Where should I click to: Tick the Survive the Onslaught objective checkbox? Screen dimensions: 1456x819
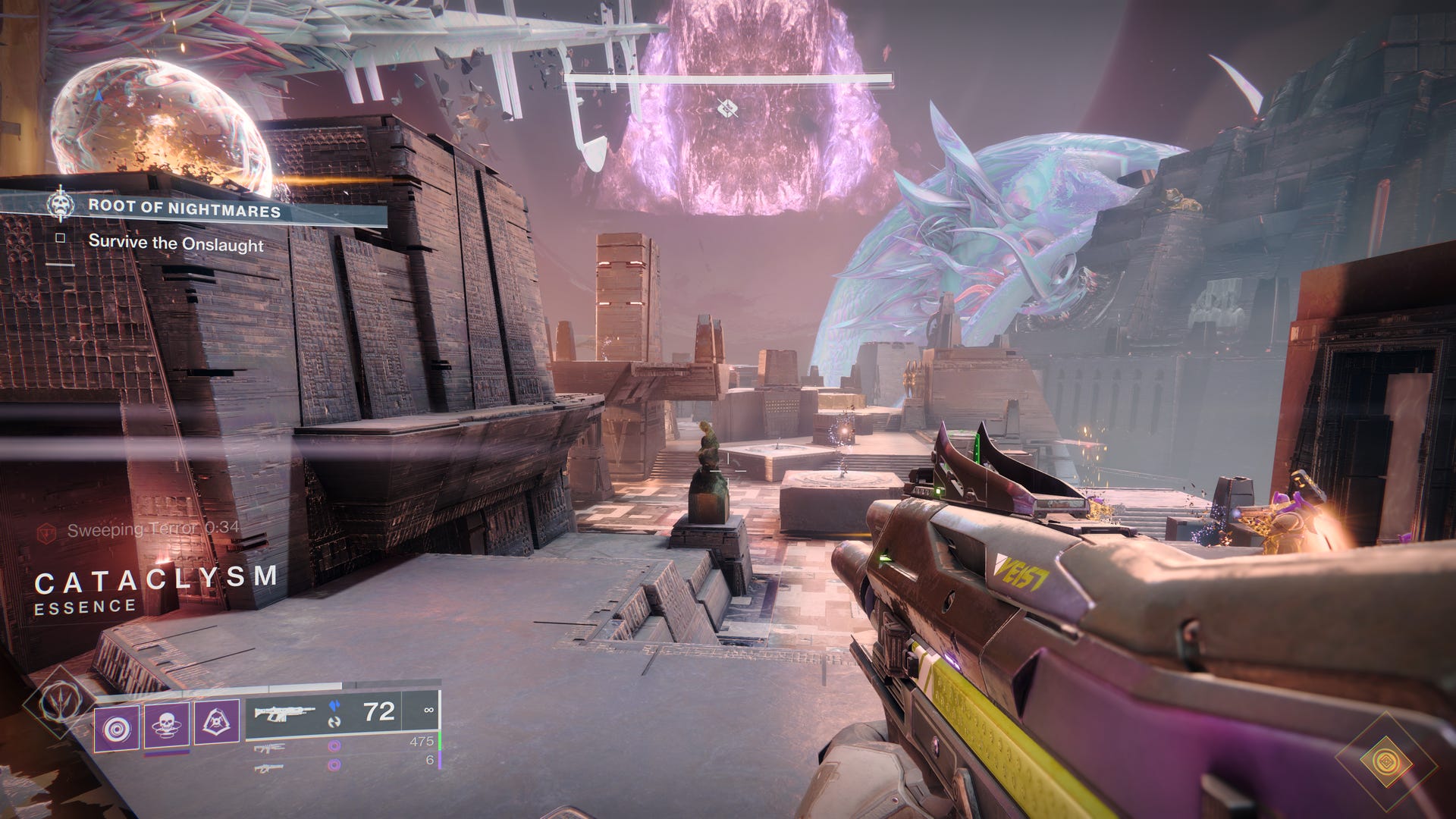tap(61, 239)
